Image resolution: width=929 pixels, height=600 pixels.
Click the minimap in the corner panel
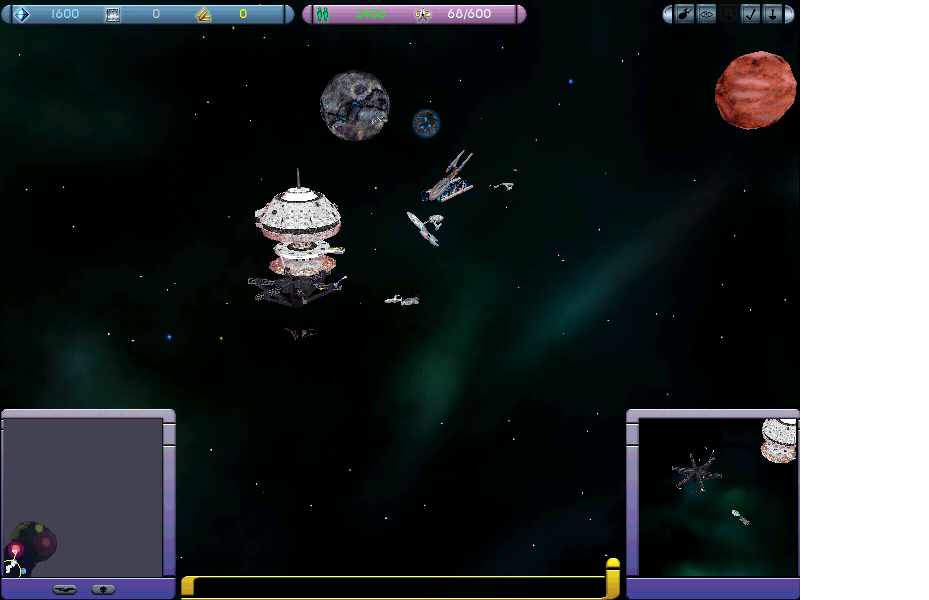pos(82,497)
